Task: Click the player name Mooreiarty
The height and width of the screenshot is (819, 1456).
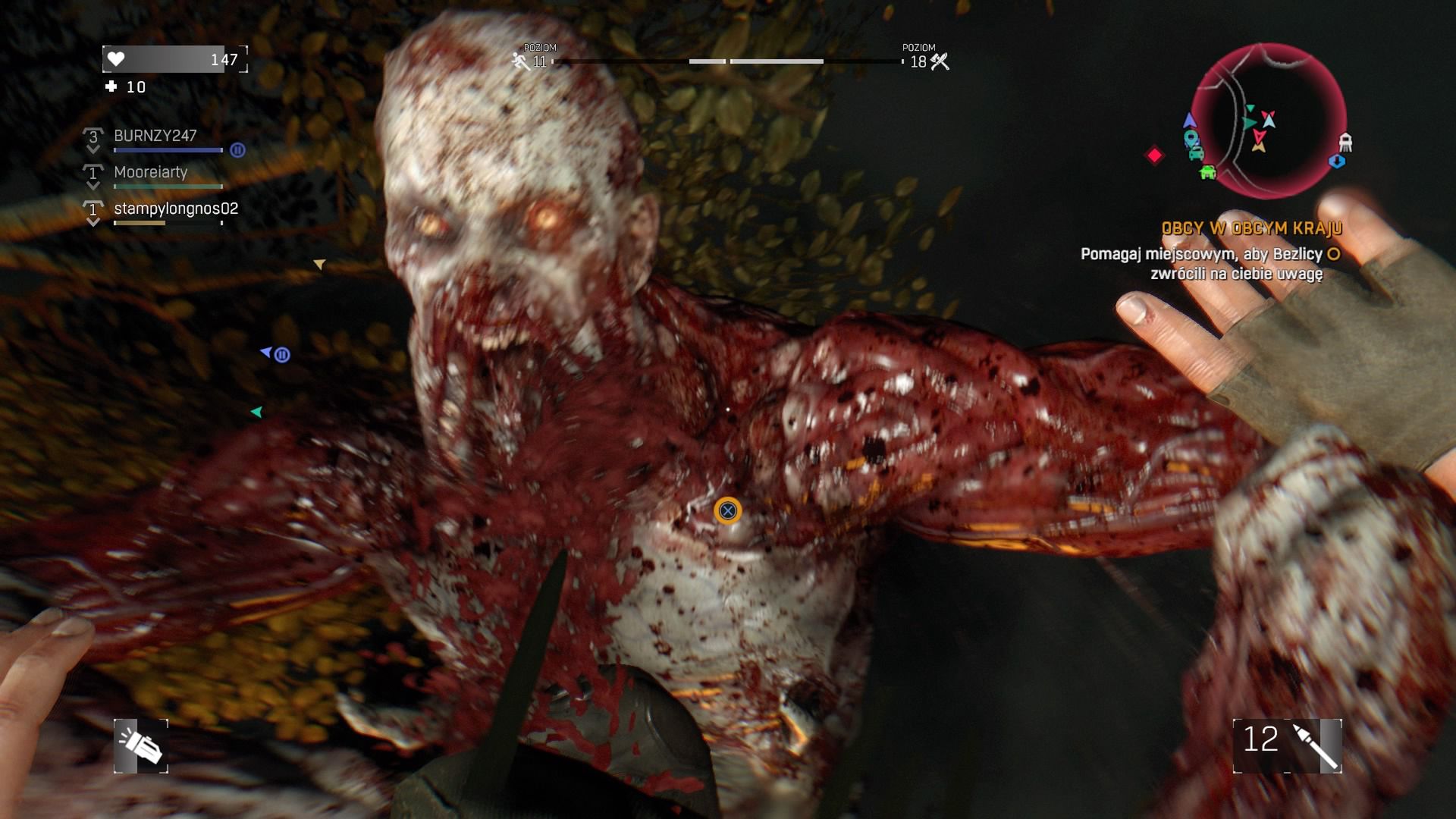Action: 149,173
